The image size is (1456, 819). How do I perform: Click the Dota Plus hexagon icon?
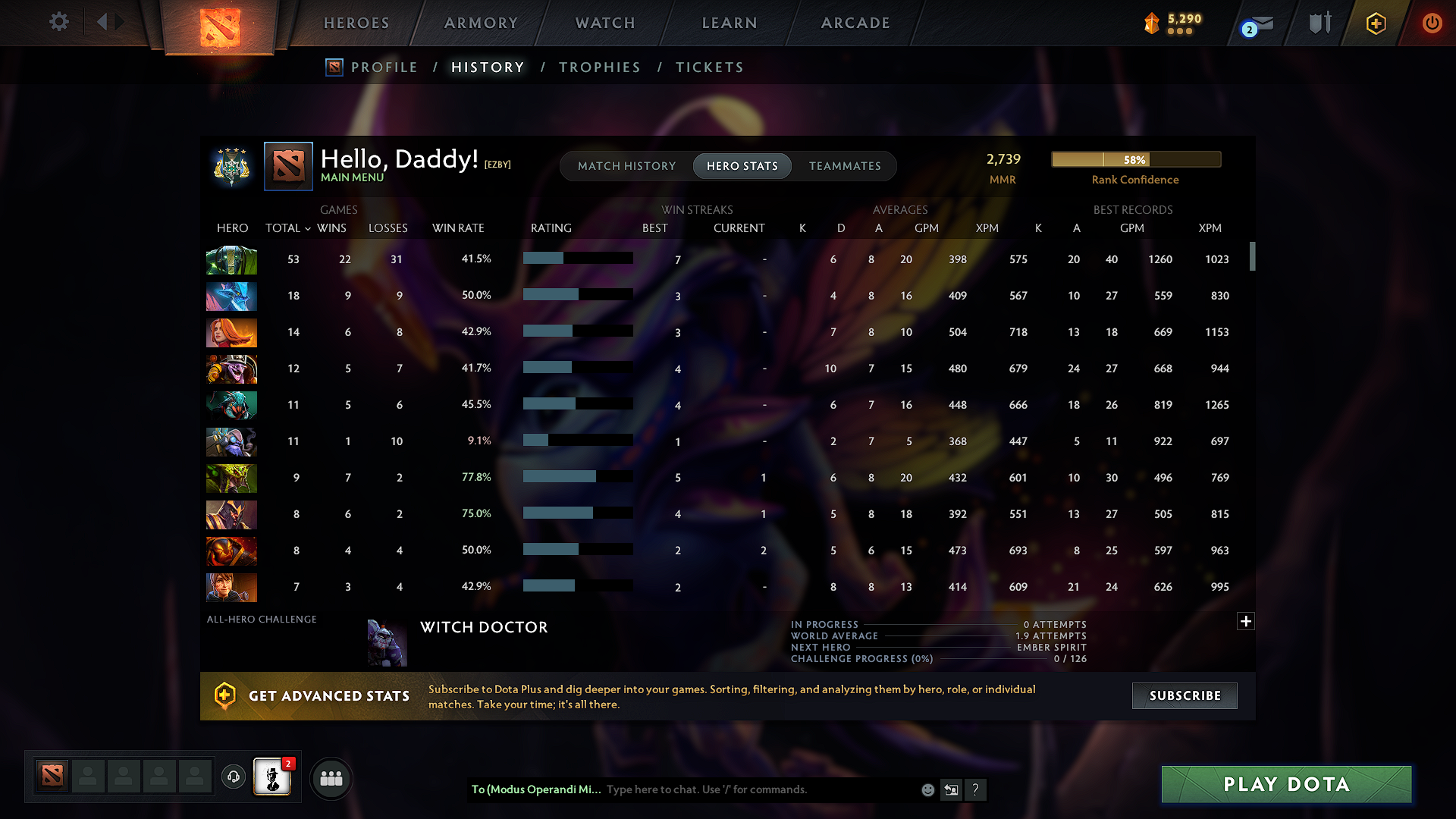click(1375, 23)
